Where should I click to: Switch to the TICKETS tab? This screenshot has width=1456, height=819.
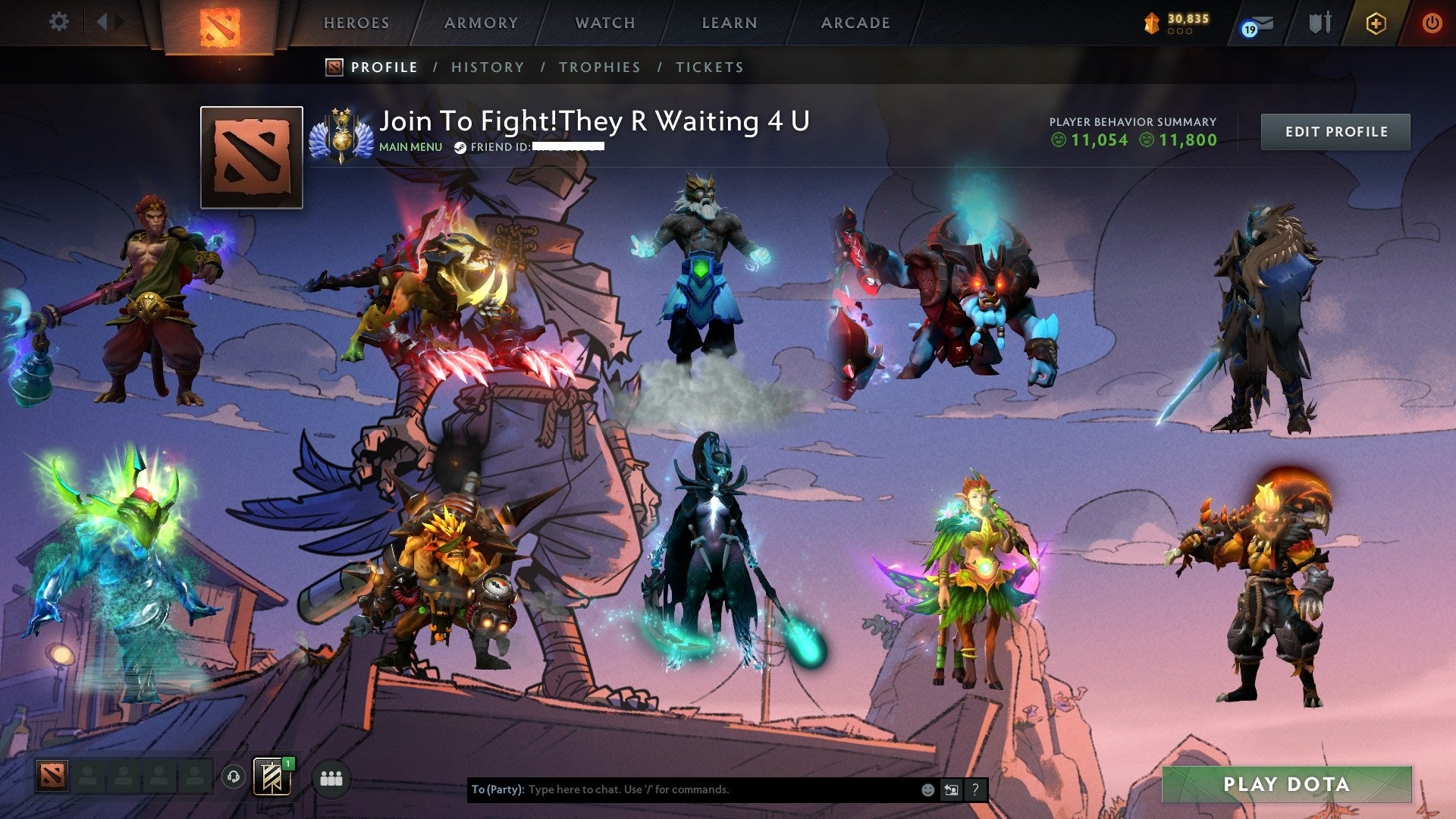pos(708,67)
